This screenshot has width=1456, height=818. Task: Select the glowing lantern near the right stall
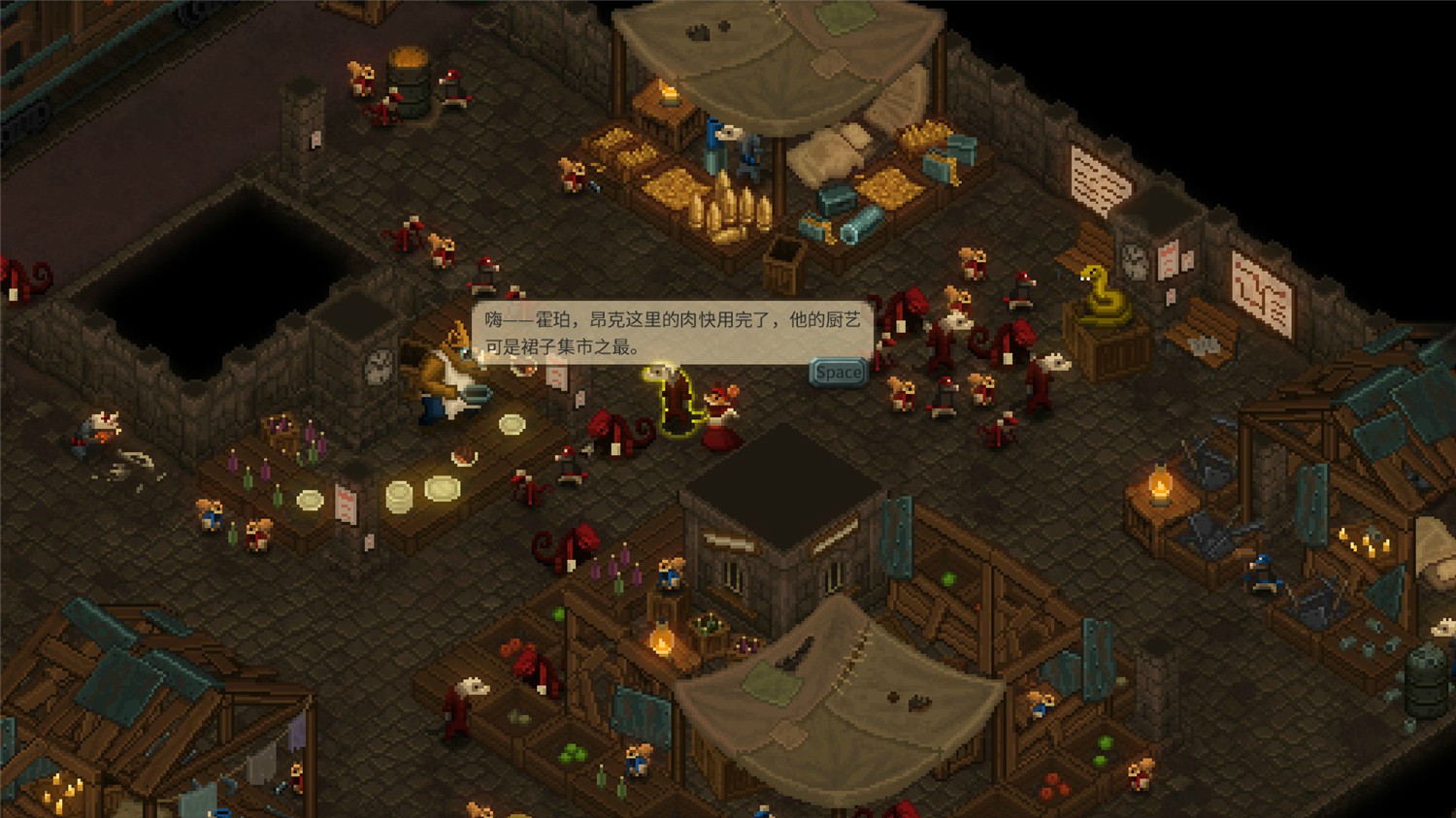pyautogui.click(x=1163, y=483)
